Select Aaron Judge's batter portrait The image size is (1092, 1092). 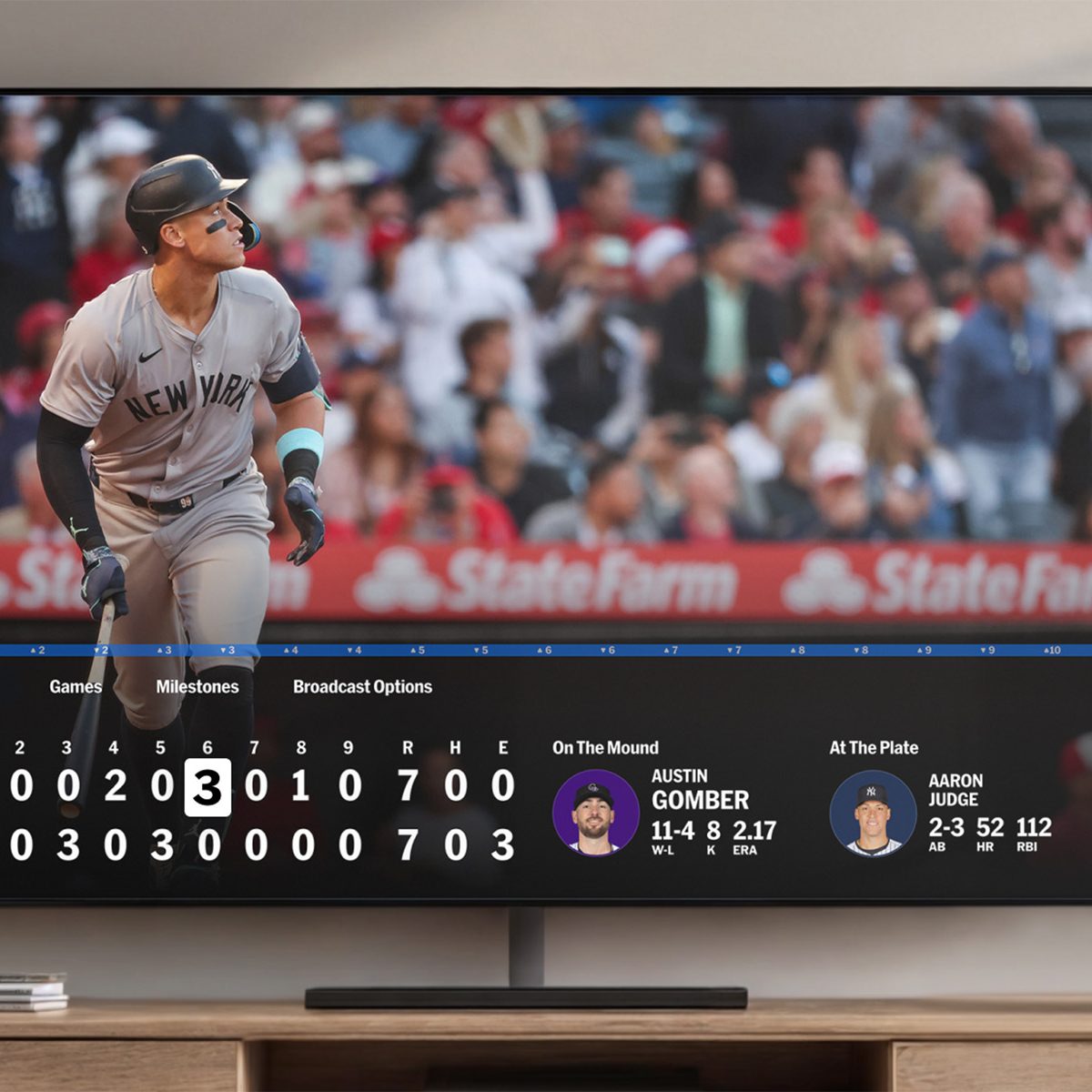pos(873,813)
